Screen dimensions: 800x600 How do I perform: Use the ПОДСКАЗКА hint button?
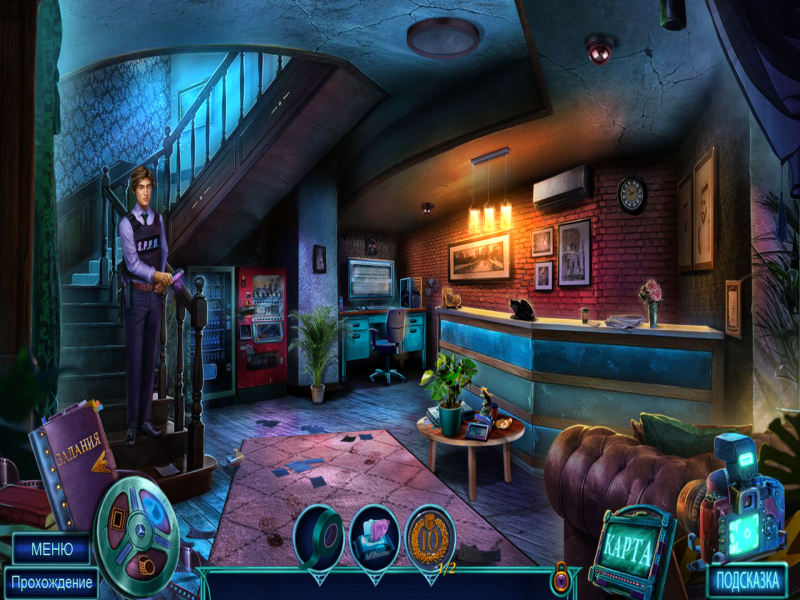(x=746, y=582)
